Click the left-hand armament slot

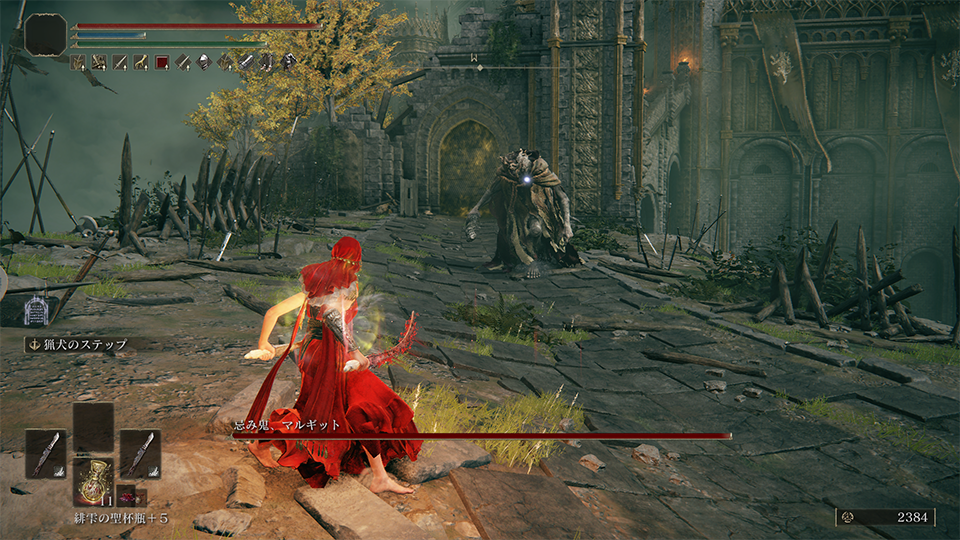click(x=45, y=453)
